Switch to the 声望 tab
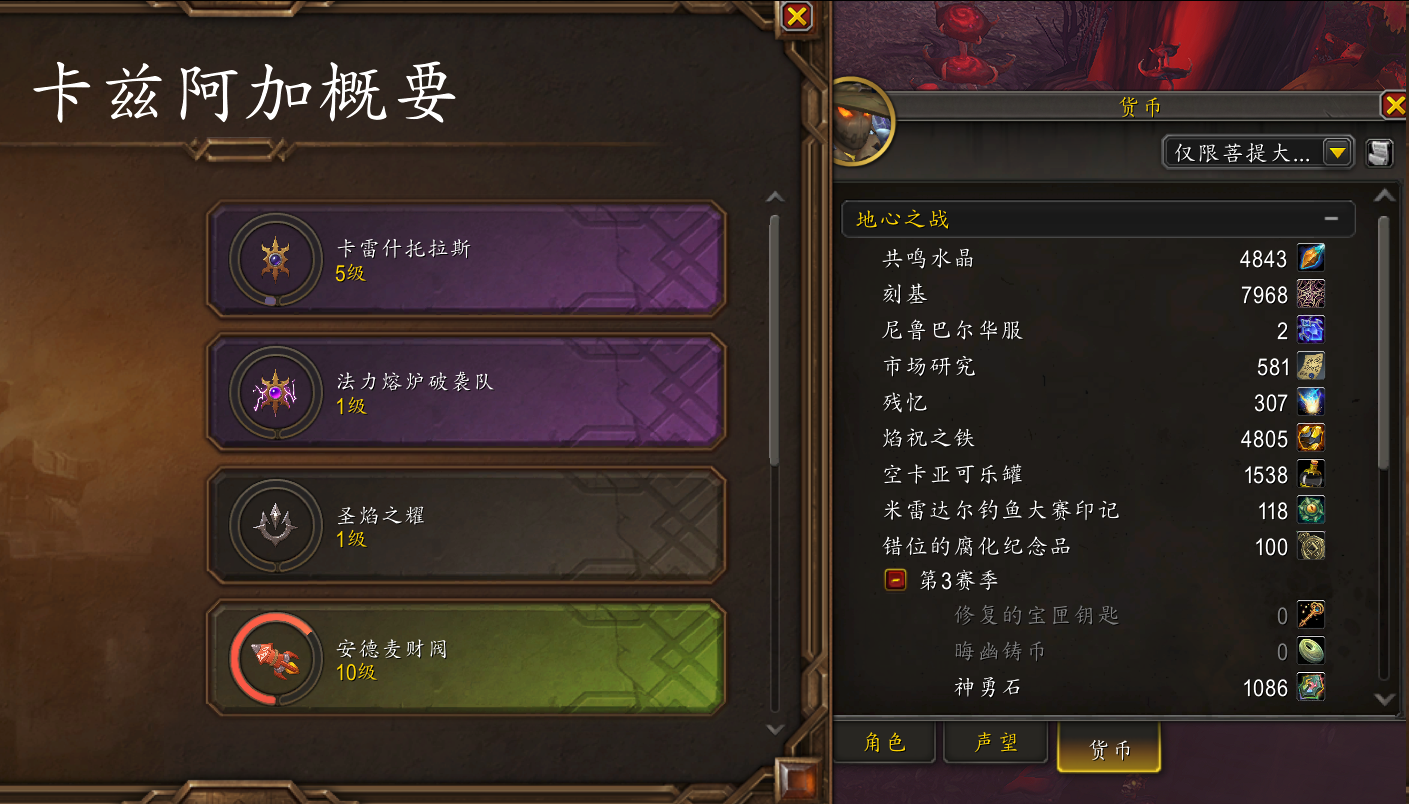1409x804 pixels. [995, 744]
